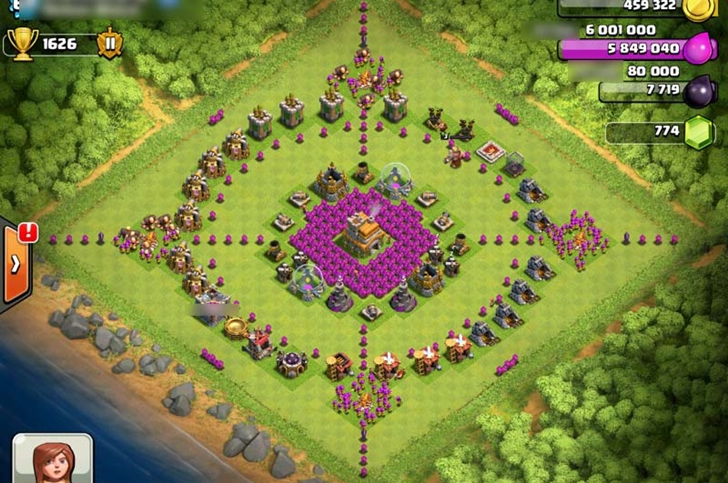Select the red-haired character portrait button
Image resolution: width=728 pixels, height=483 pixels.
[x=52, y=460]
